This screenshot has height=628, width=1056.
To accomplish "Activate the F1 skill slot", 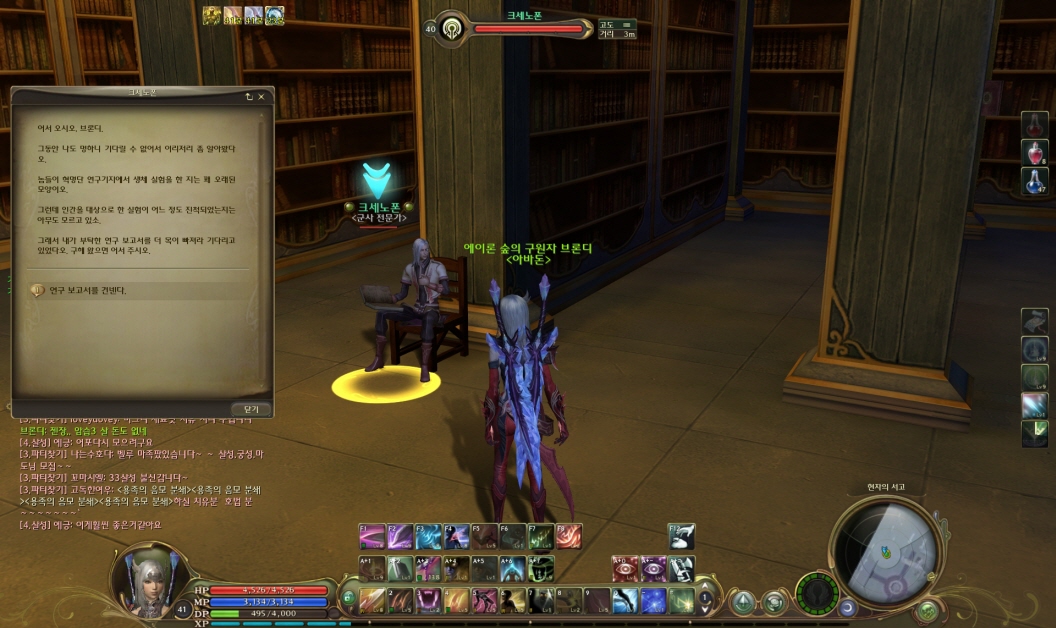I will coord(372,537).
